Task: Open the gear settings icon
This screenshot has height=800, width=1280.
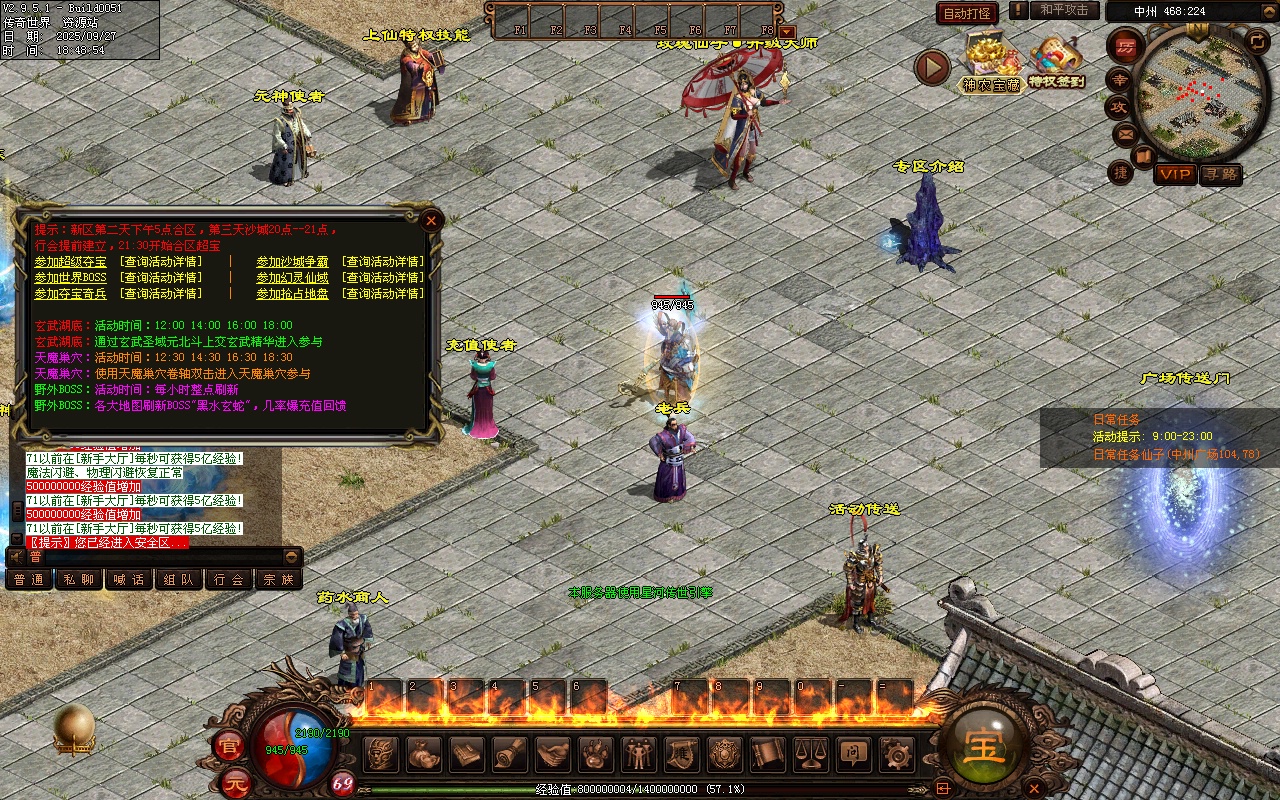Action: (896, 753)
